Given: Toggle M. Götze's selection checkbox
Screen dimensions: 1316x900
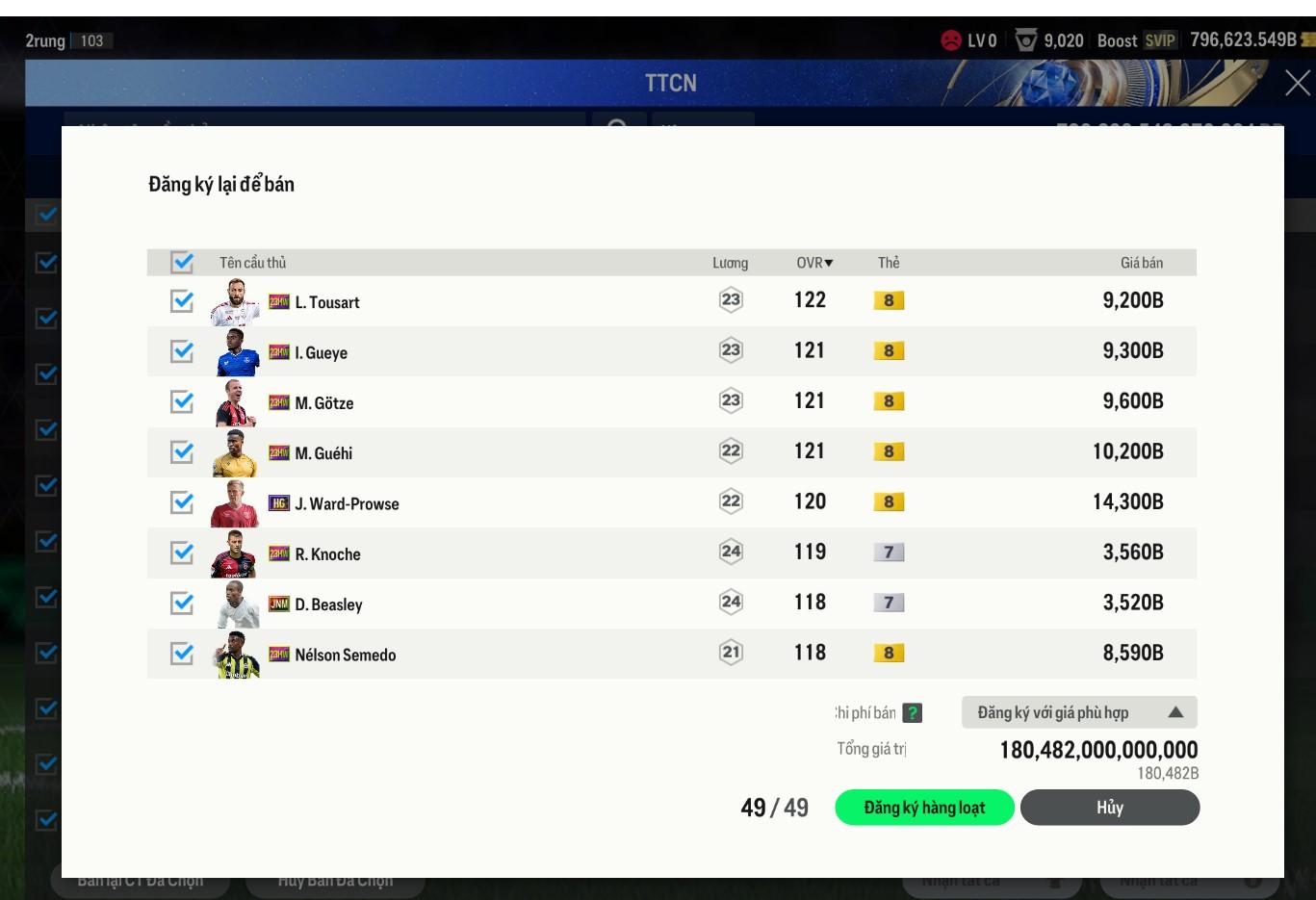Looking at the screenshot, I should pyautogui.click(x=182, y=401).
